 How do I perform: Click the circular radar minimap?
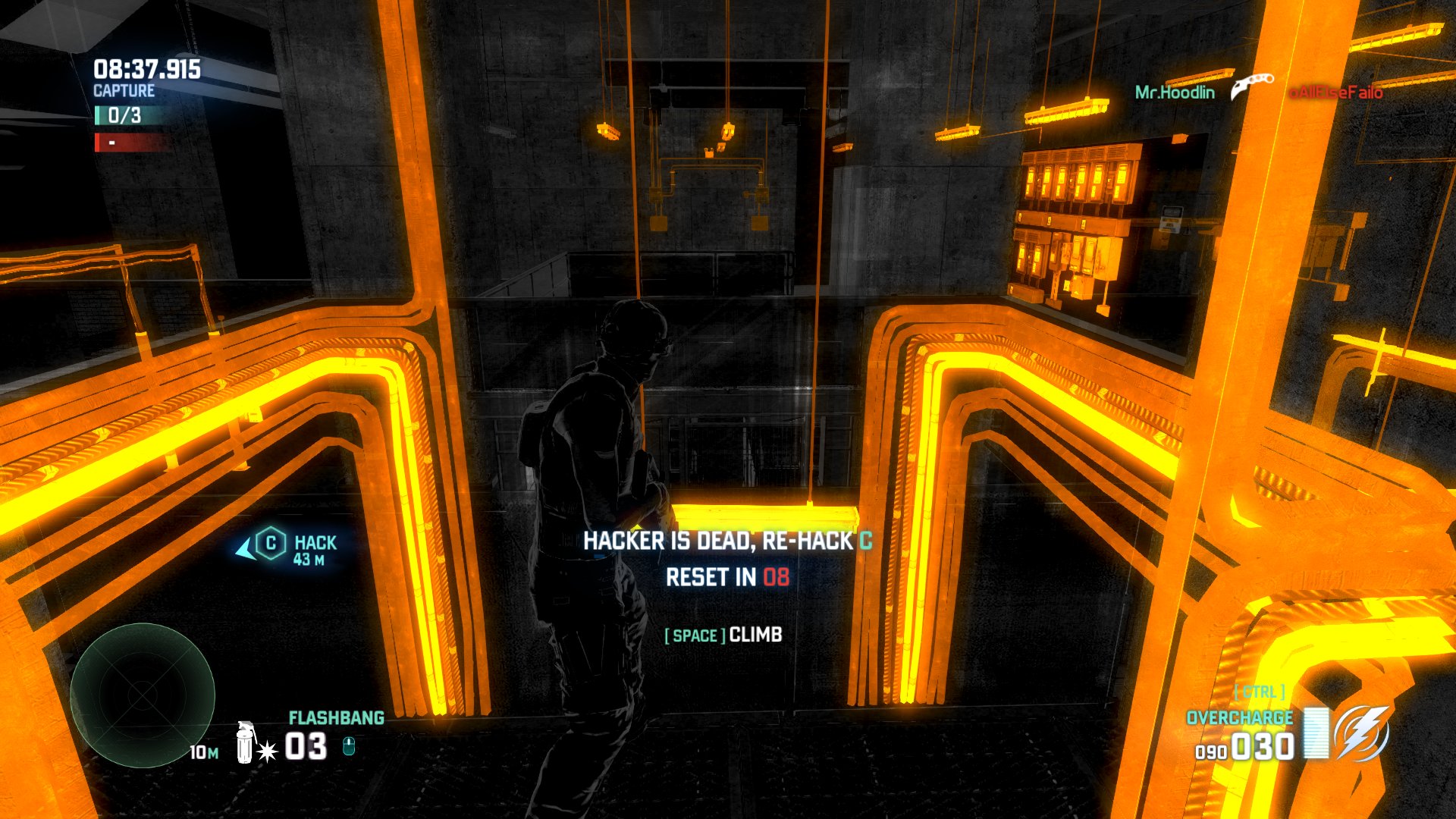pos(143,695)
